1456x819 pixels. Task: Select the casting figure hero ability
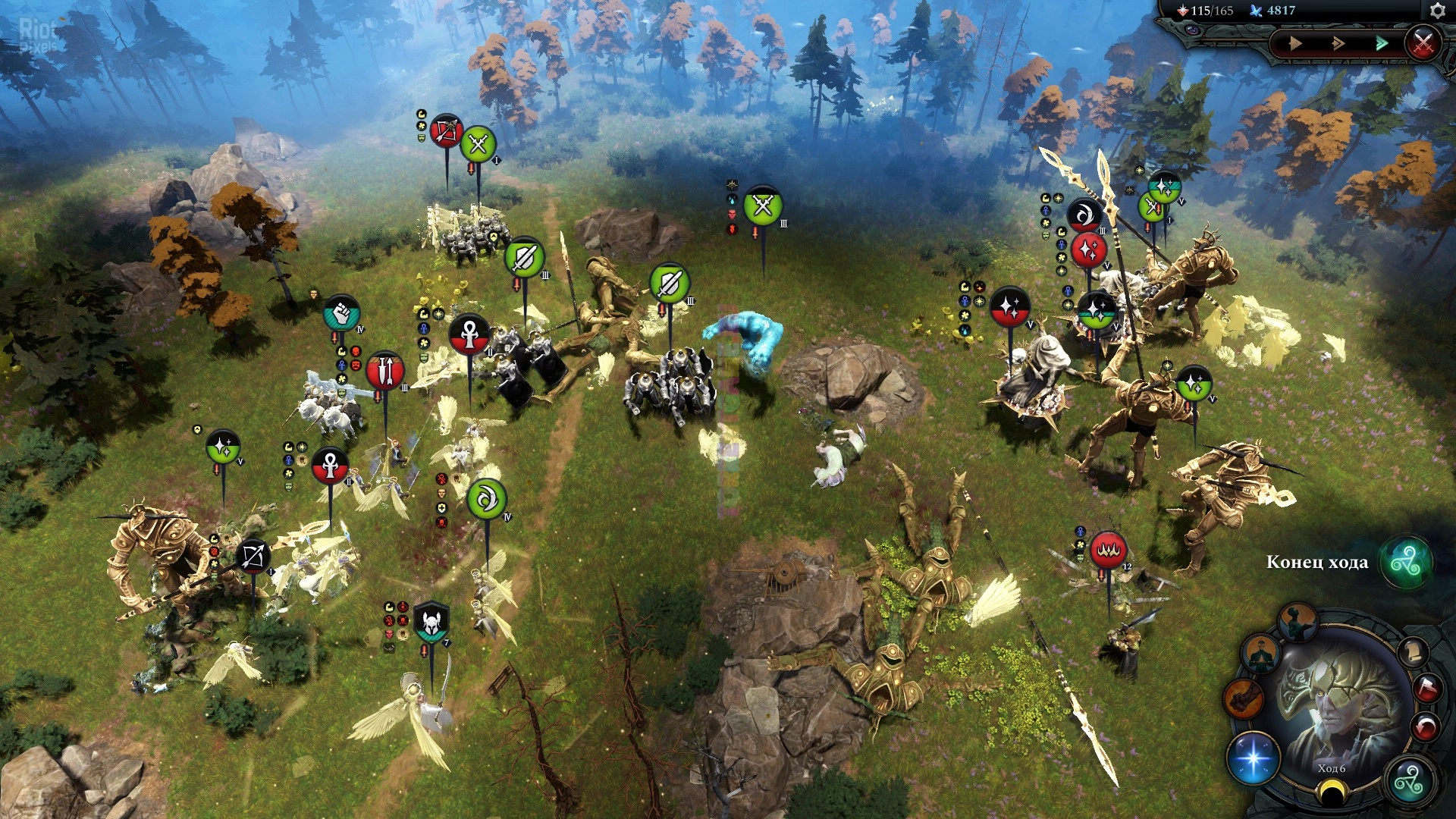point(1298,623)
